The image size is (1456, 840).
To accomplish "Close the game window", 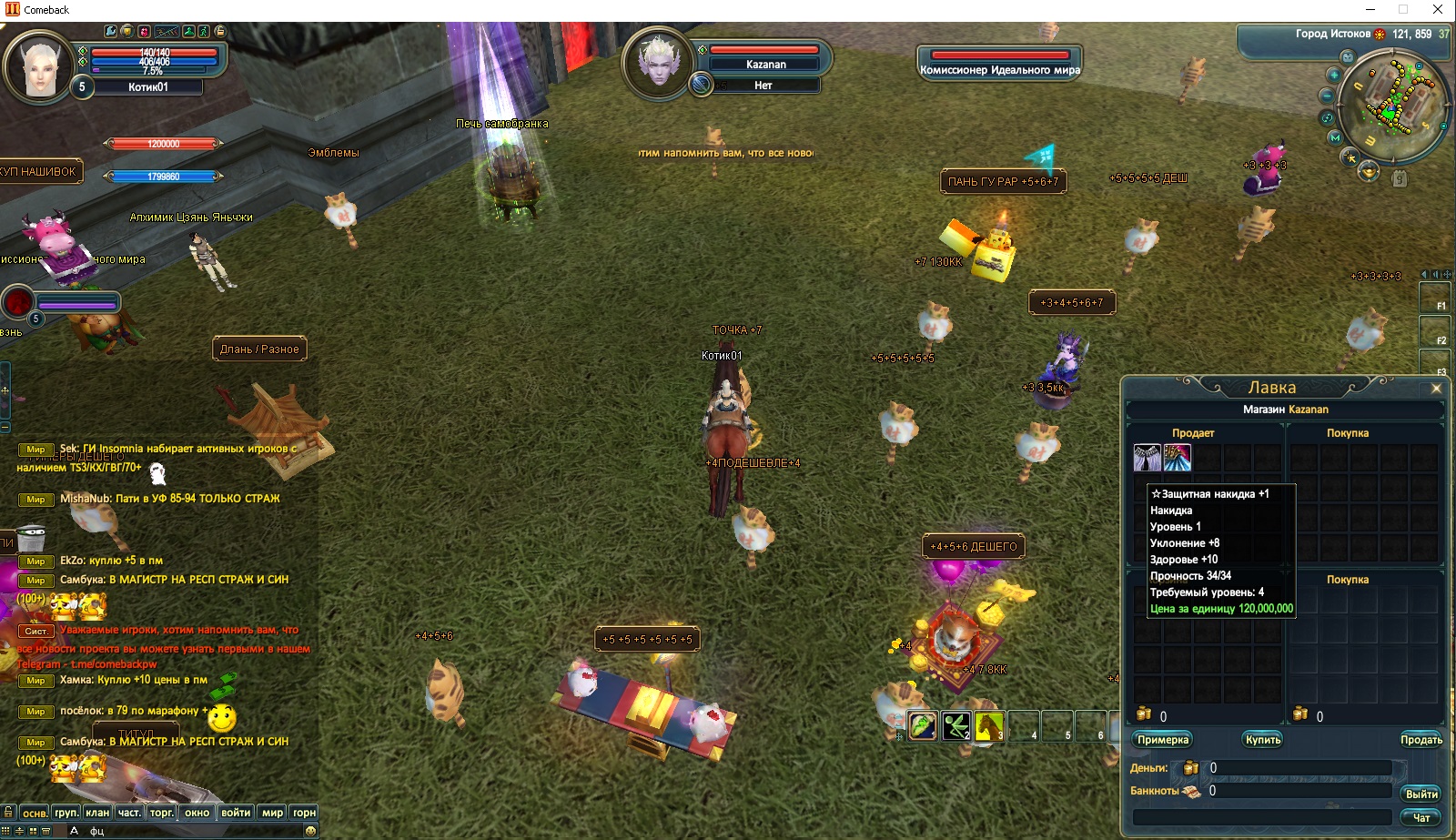I will click(x=1438, y=10).
